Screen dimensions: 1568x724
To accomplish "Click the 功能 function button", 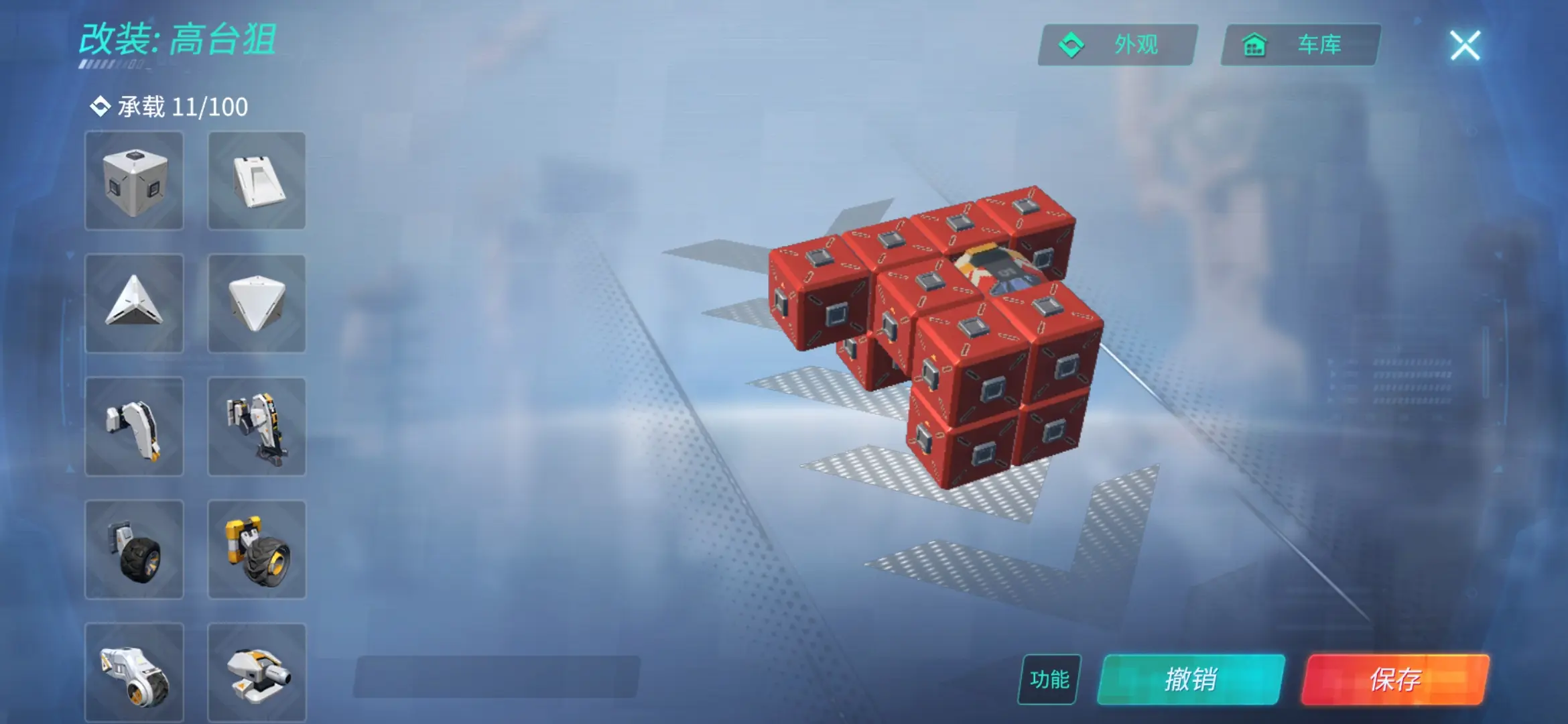I will tap(1049, 679).
